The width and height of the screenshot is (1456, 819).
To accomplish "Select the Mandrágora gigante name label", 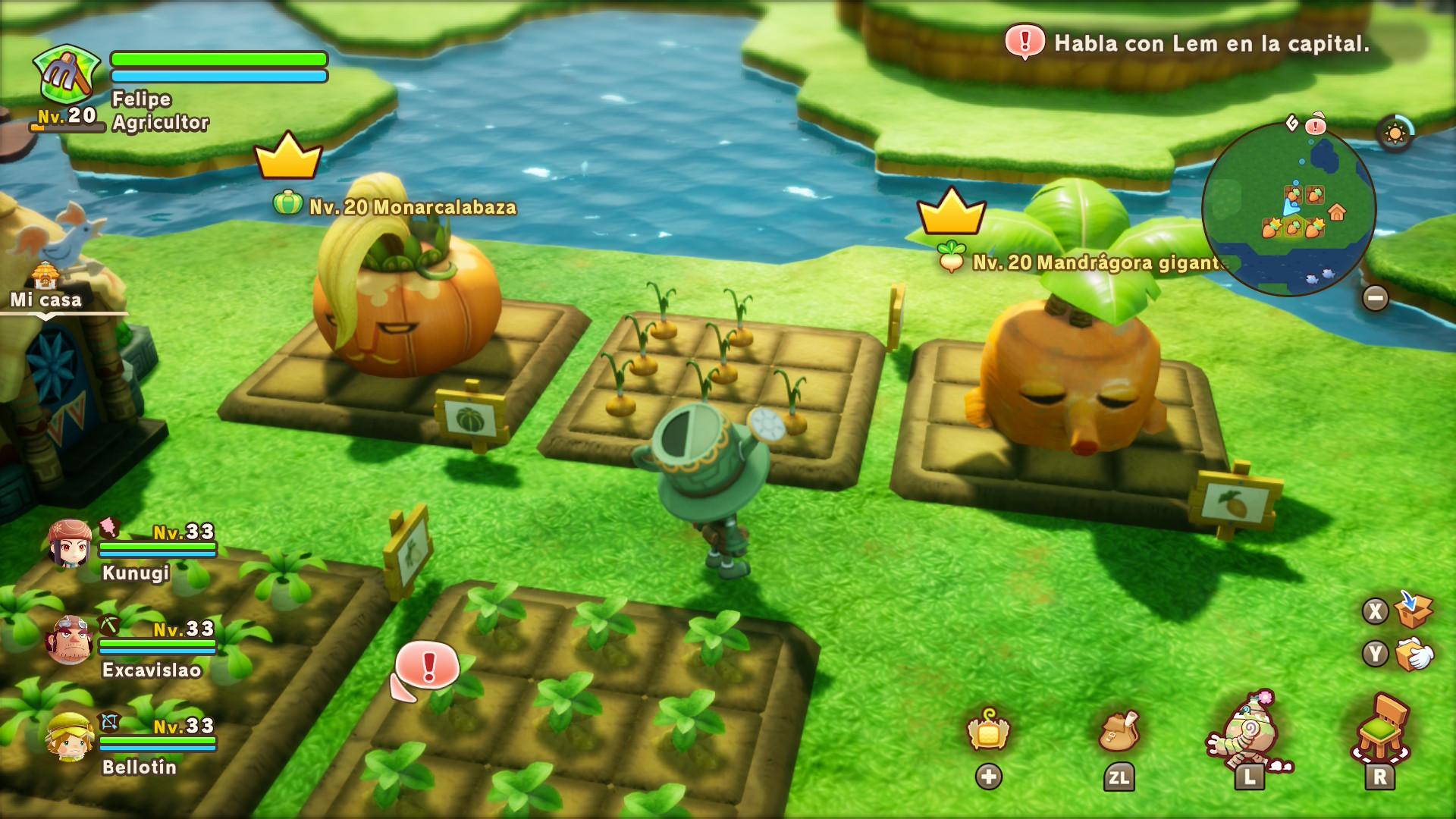I will tap(1097, 262).
